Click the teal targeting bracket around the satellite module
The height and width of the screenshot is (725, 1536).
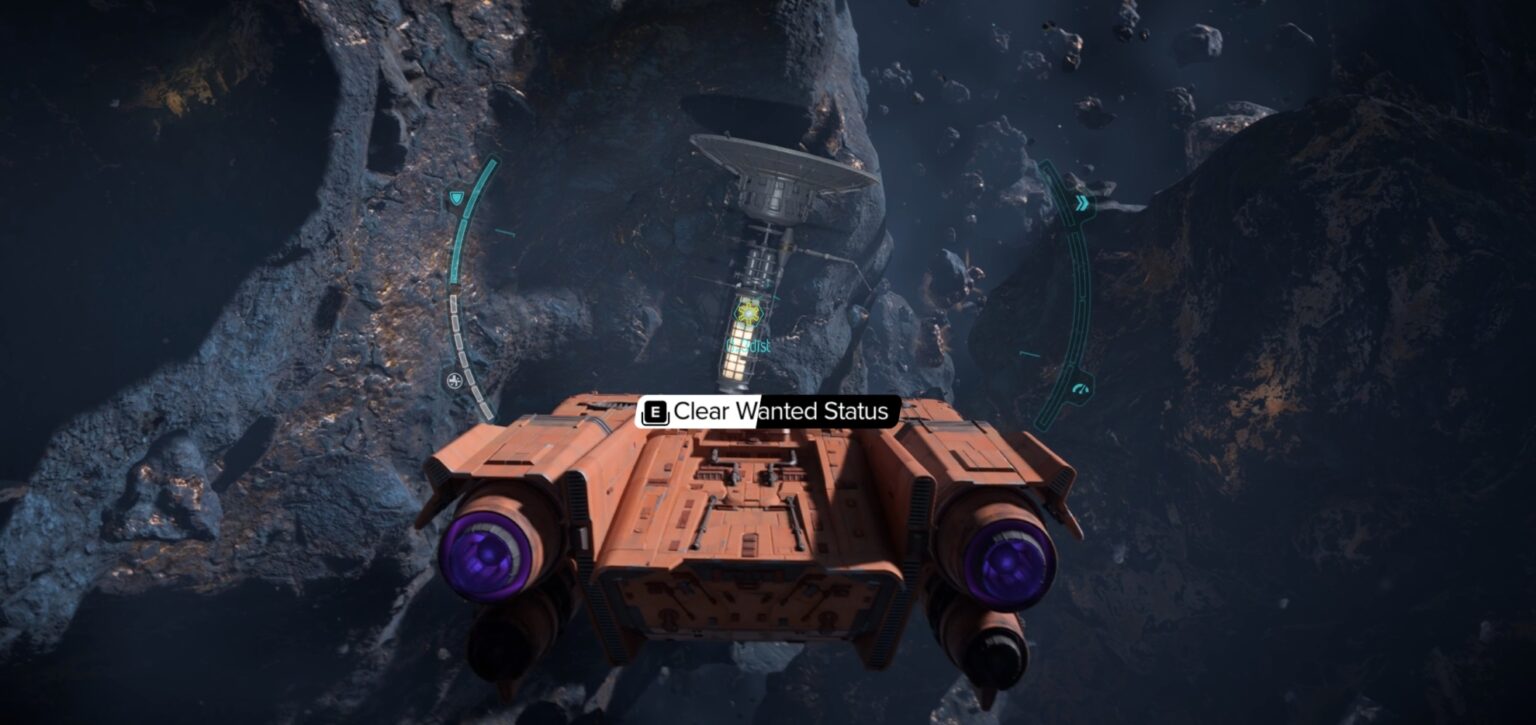[748, 315]
